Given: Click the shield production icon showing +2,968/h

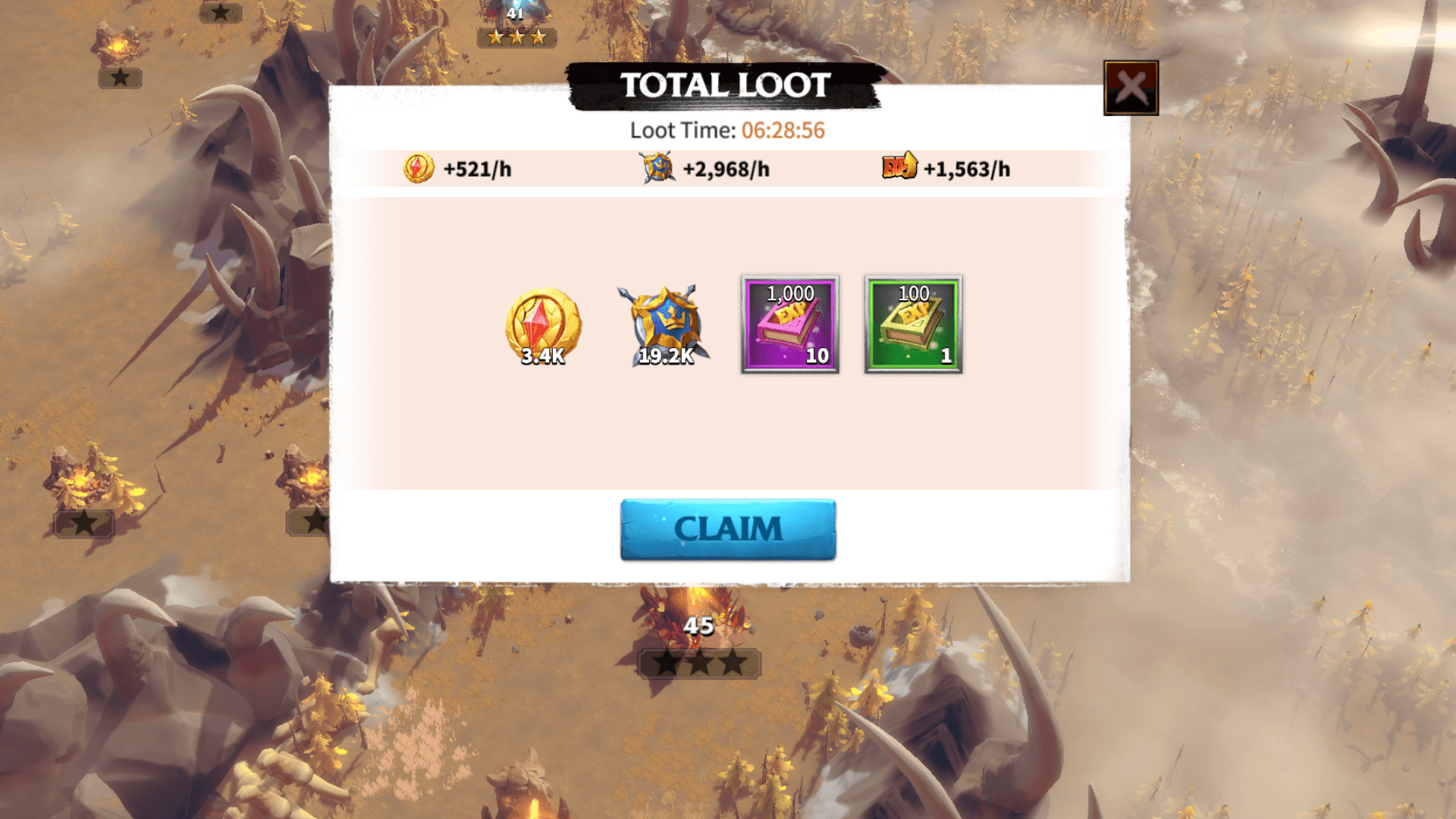Looking at the screenshot, I should point(659,168).
